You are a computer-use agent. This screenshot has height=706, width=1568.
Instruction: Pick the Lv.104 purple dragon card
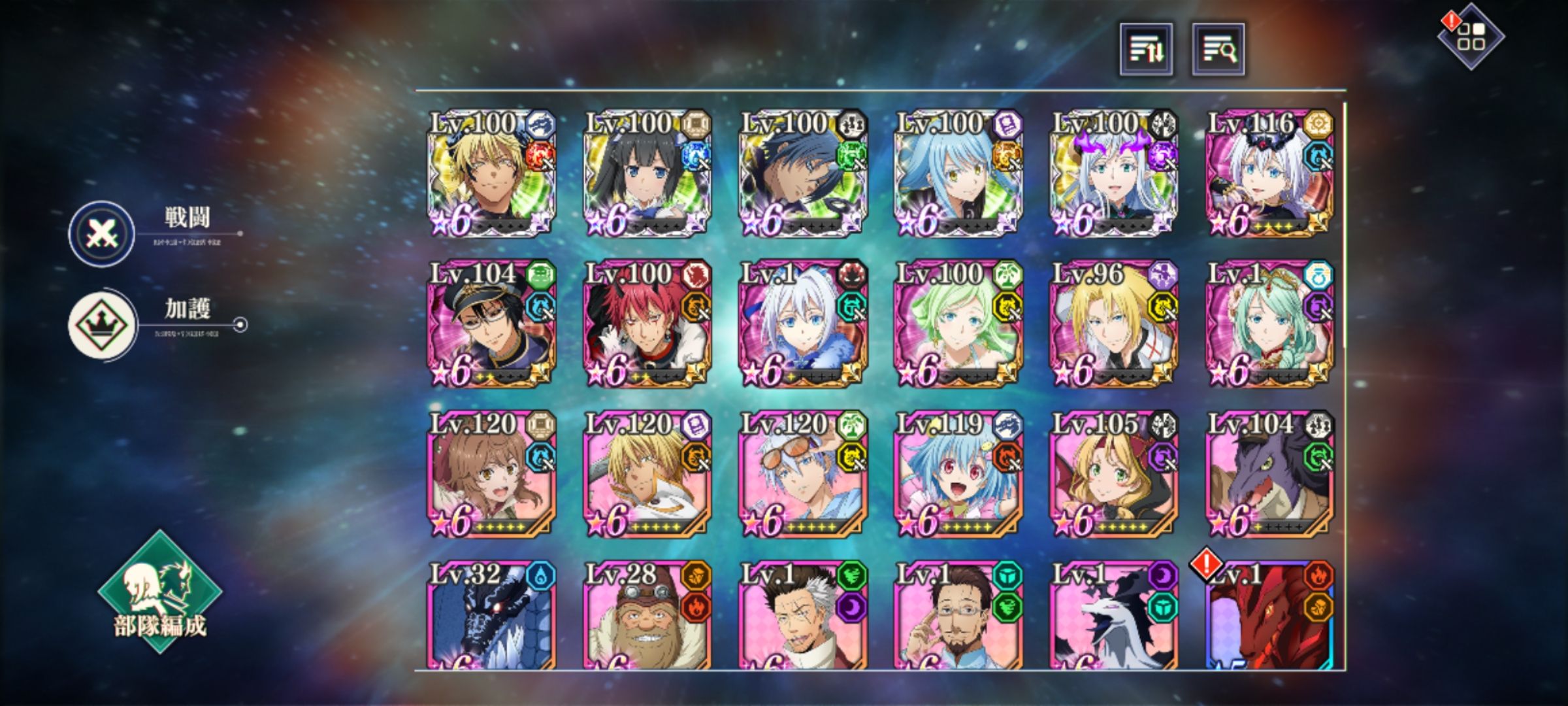coord(1269,474)
